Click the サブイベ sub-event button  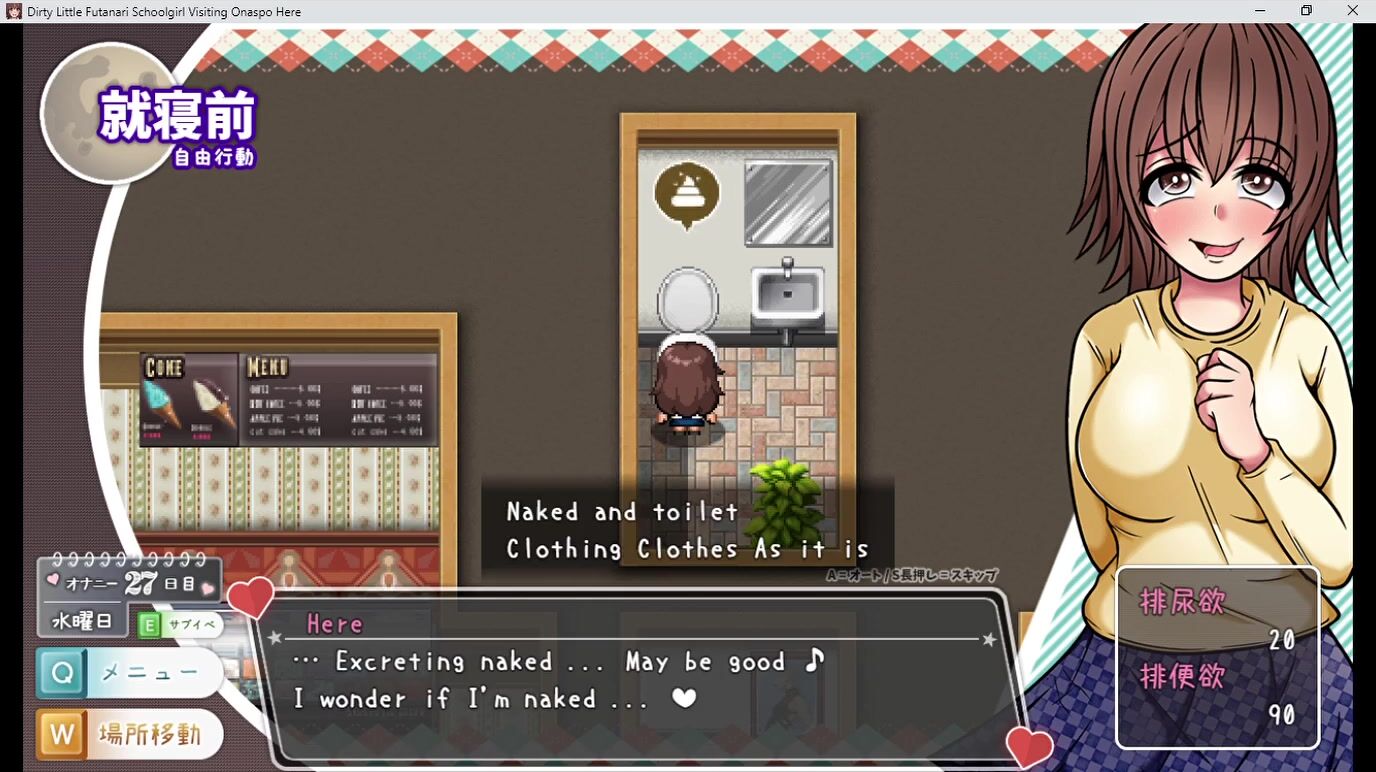[180, 625]
